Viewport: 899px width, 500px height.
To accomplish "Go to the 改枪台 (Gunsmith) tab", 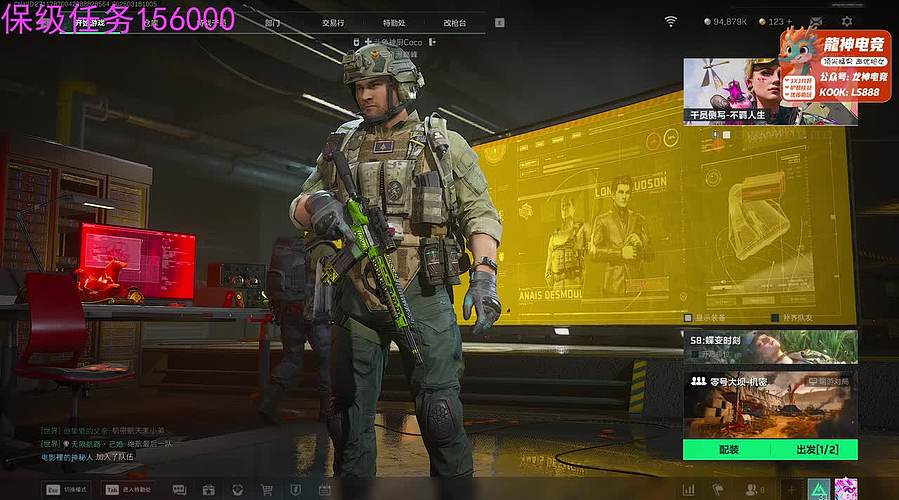I will [x=455, y=22].
